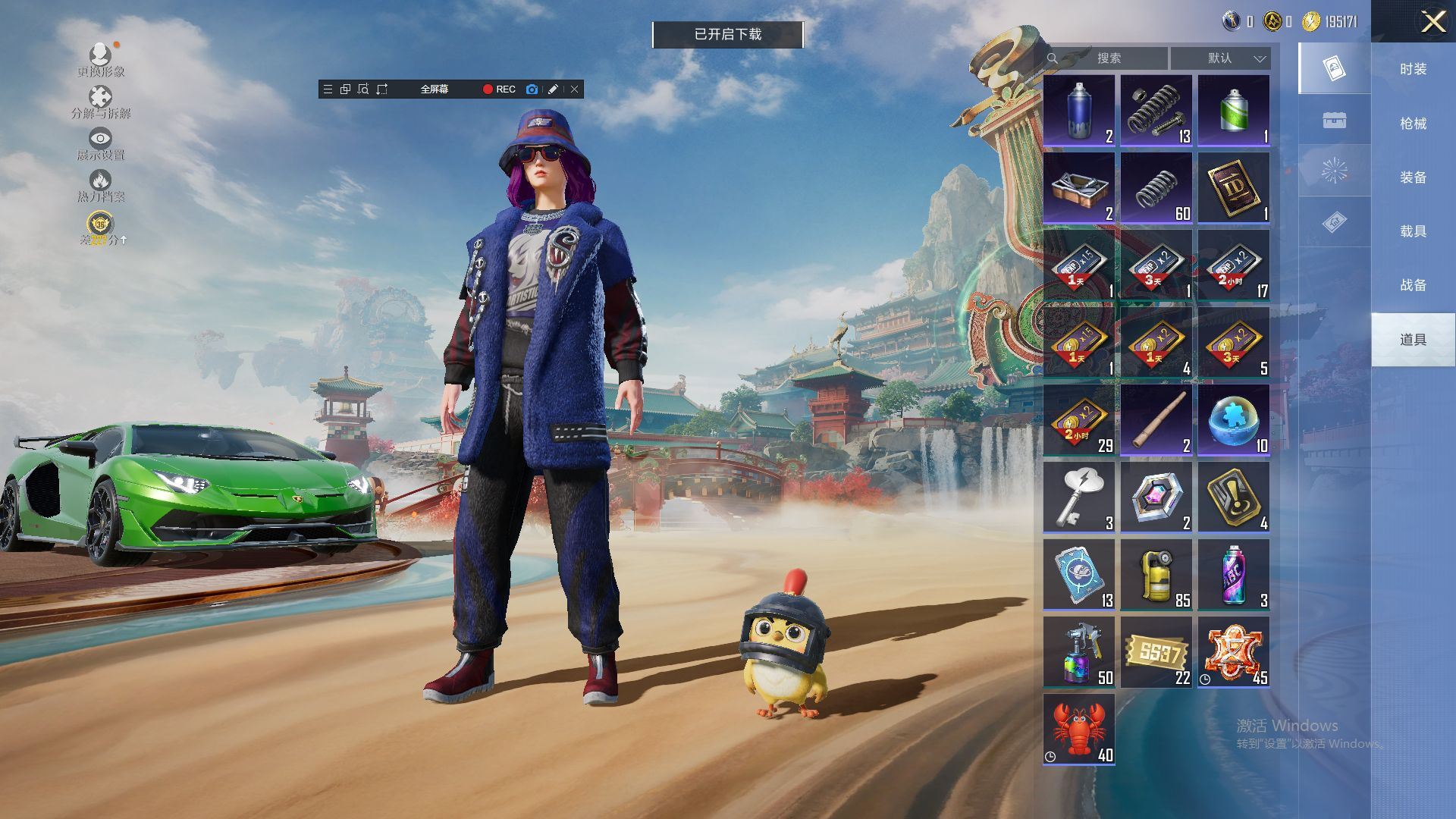Select the ID card item slot
This screenshot has width=1456, height=819.
click(x=1233, y=187)
